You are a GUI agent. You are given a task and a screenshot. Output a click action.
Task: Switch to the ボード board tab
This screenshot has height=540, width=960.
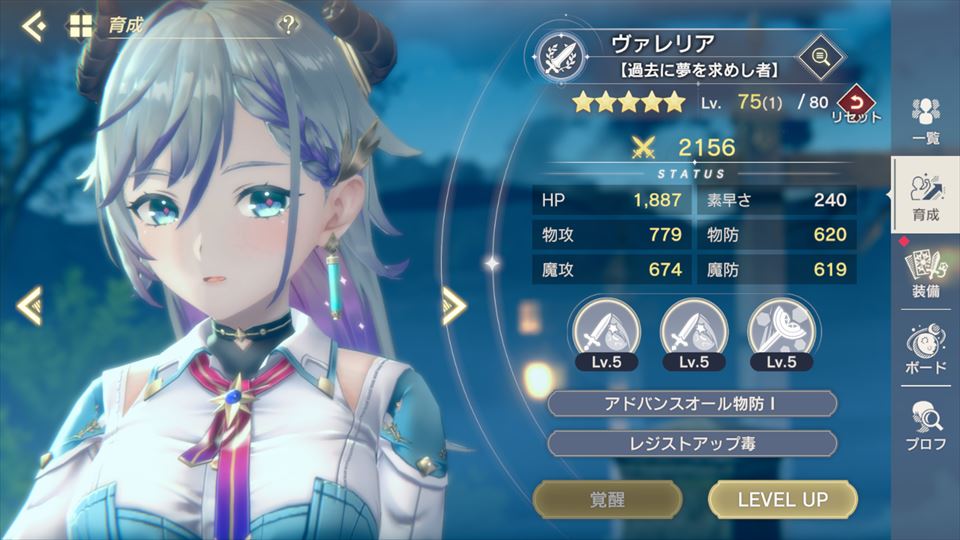(x=926, y=351)
